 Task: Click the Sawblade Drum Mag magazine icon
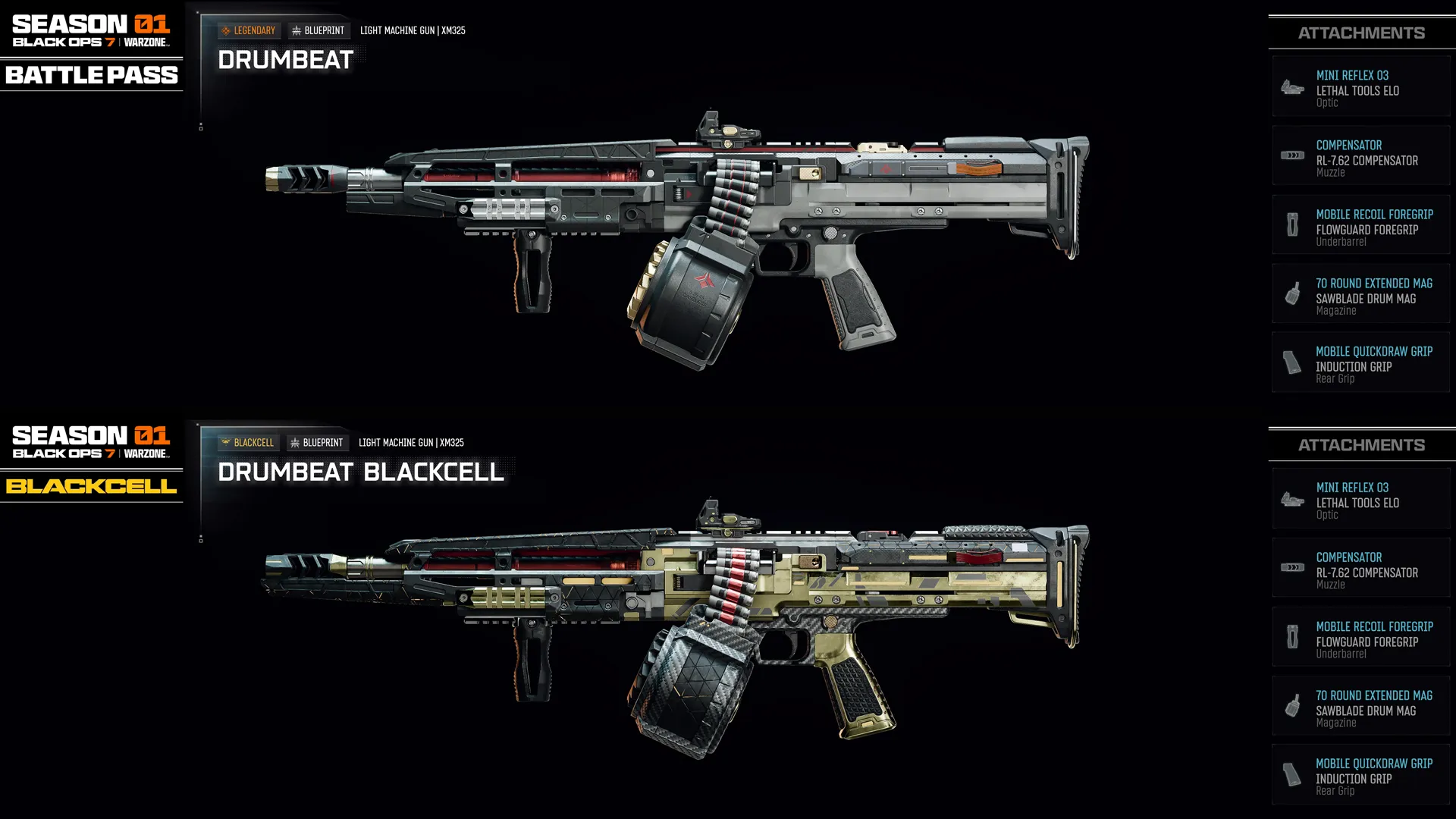(1292, 294)
